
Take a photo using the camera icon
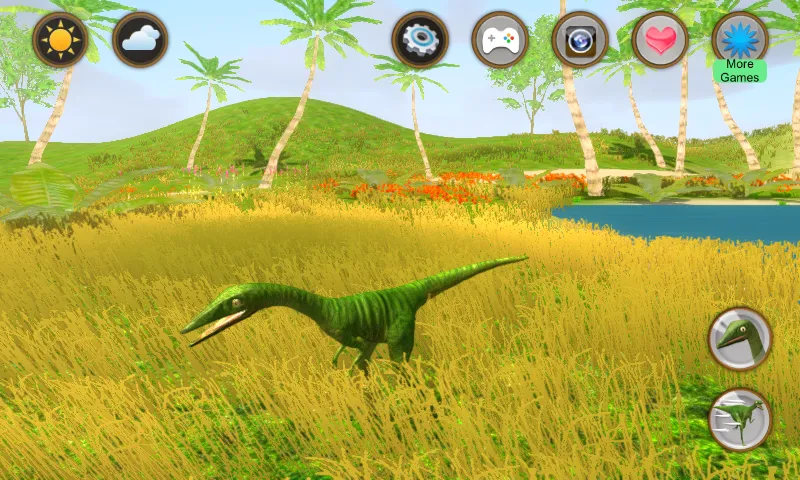point(580,40)
